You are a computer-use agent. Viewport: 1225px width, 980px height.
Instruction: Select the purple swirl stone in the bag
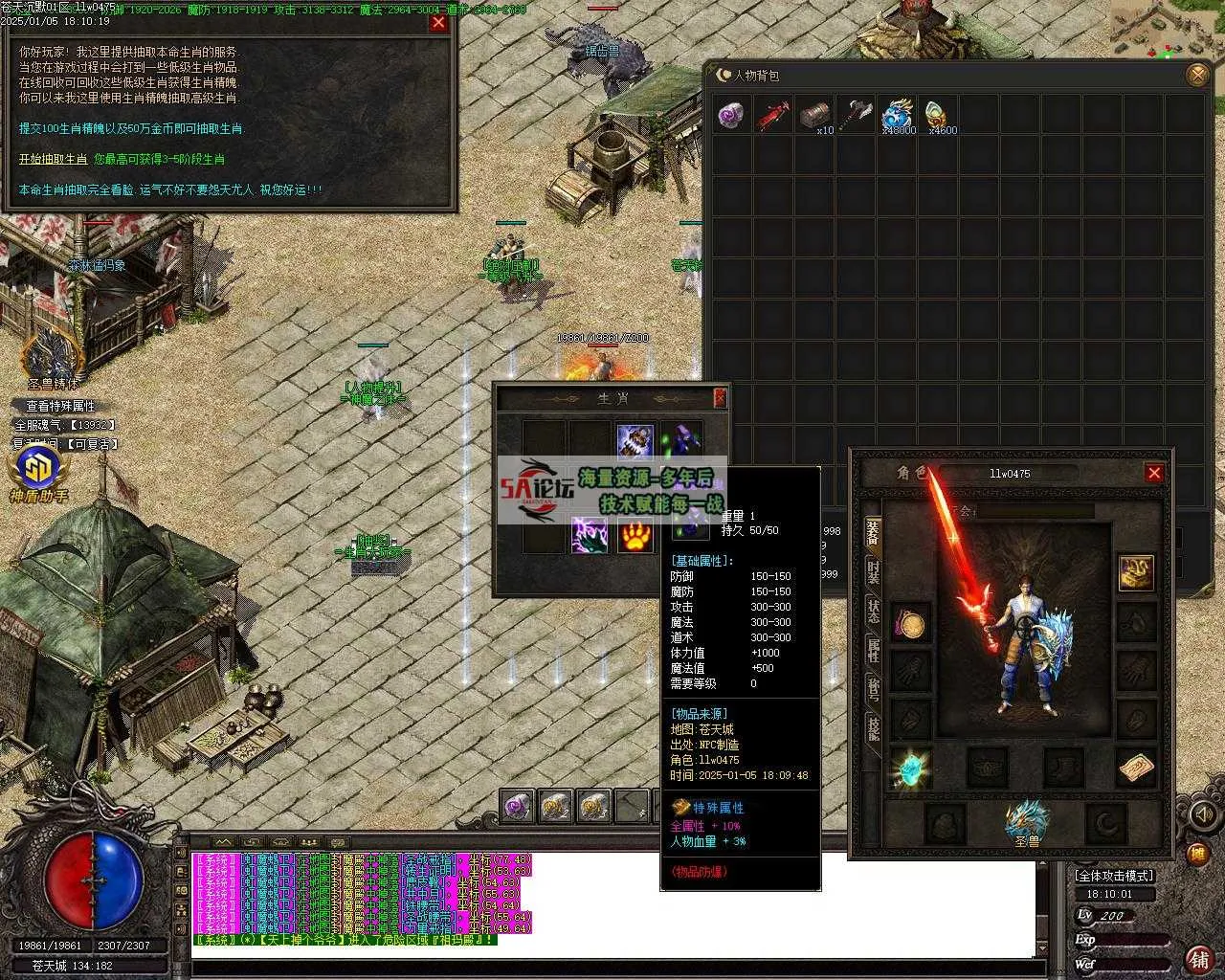(732, 116)
